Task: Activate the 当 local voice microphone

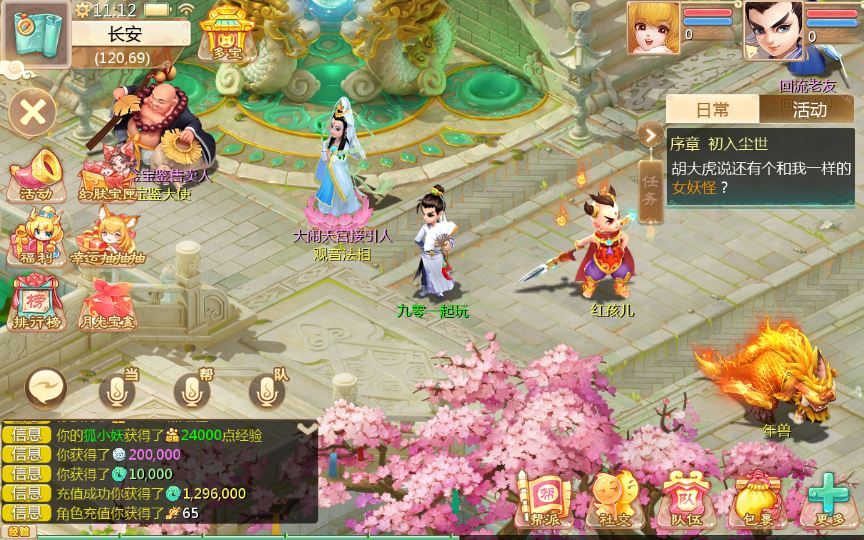Action: click(119, 389)
